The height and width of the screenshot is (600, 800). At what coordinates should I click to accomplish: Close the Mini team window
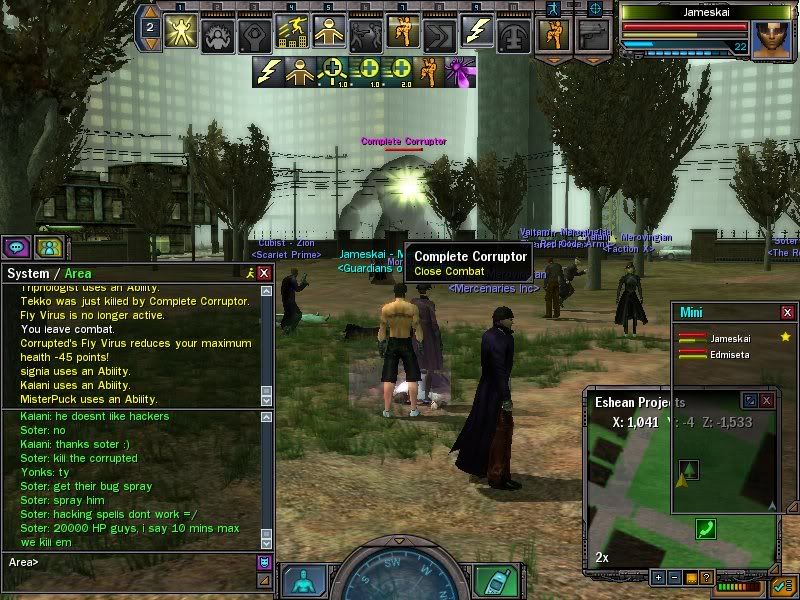click(787, 313)
